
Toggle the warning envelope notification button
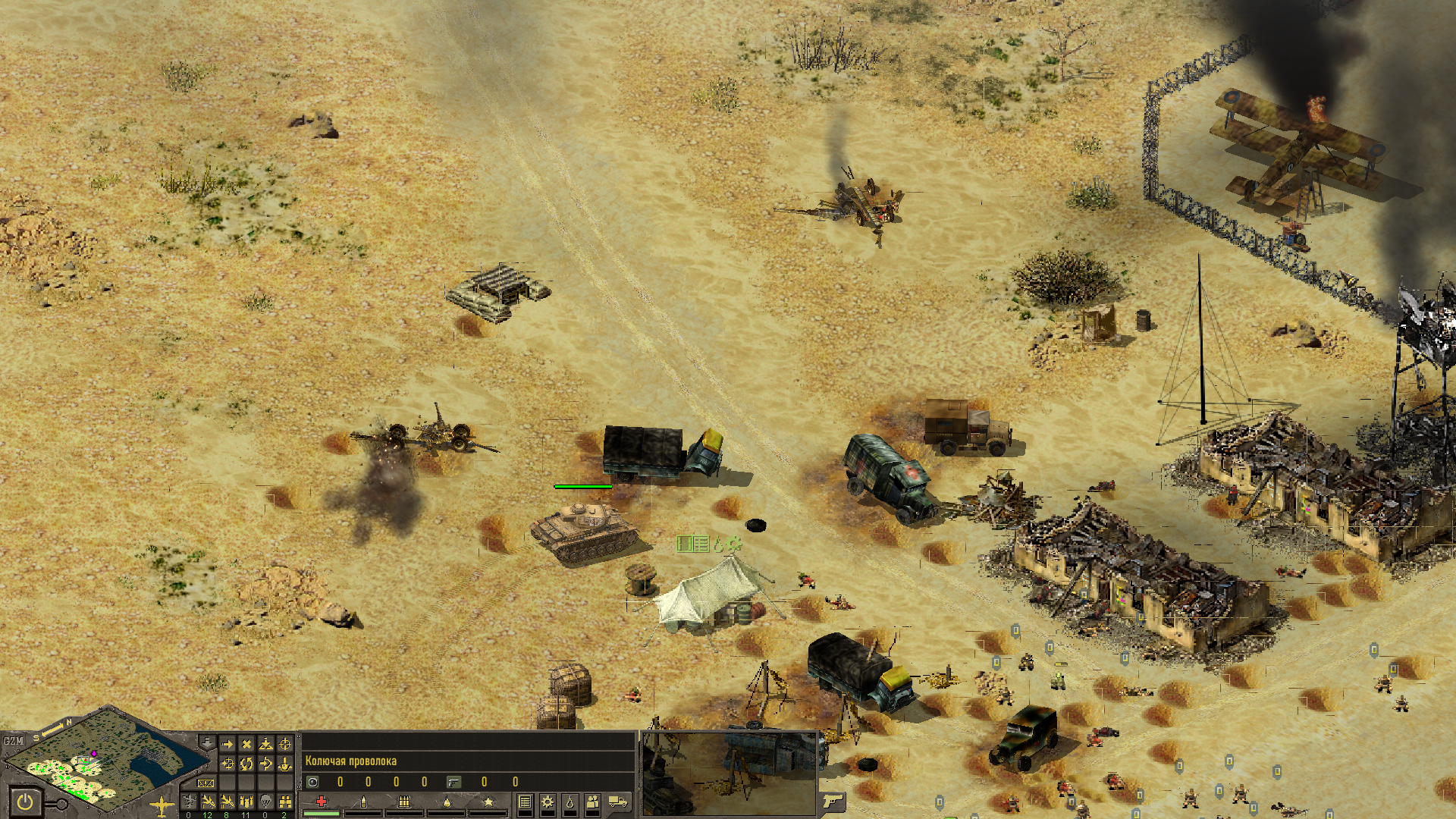206,783
